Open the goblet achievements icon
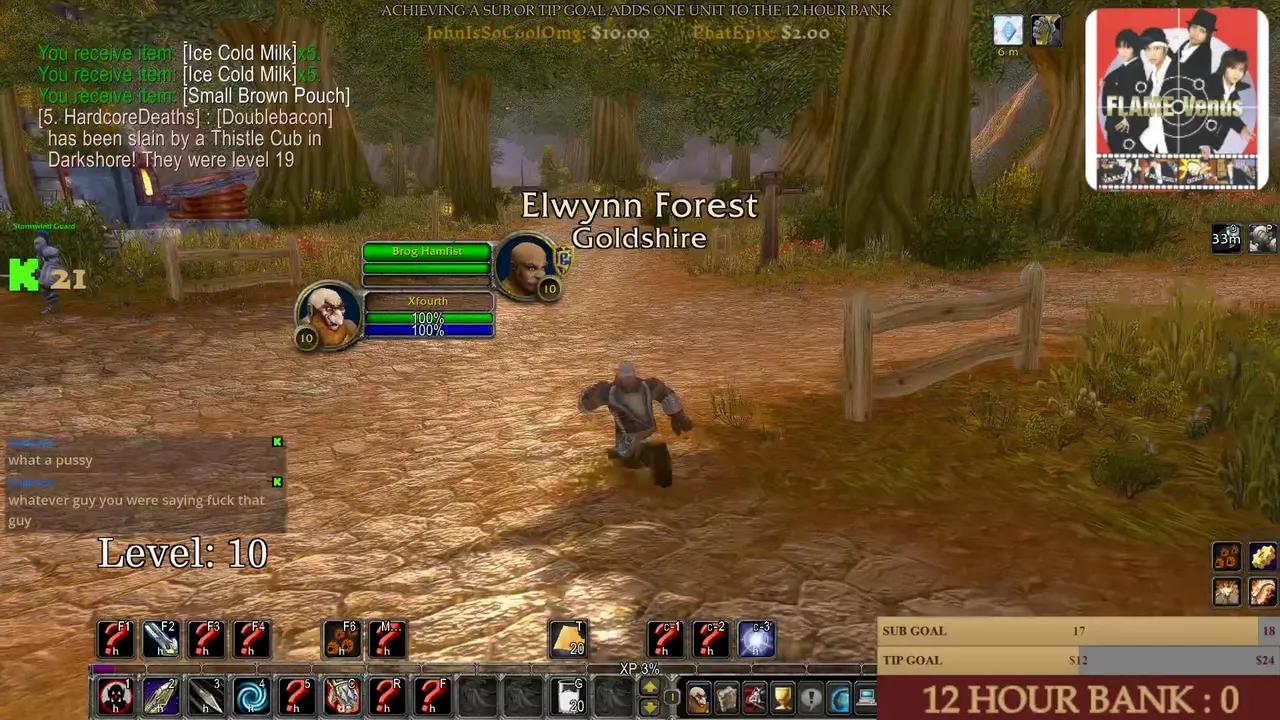The height and width of the screenshot is (720, 1280). 781,695
